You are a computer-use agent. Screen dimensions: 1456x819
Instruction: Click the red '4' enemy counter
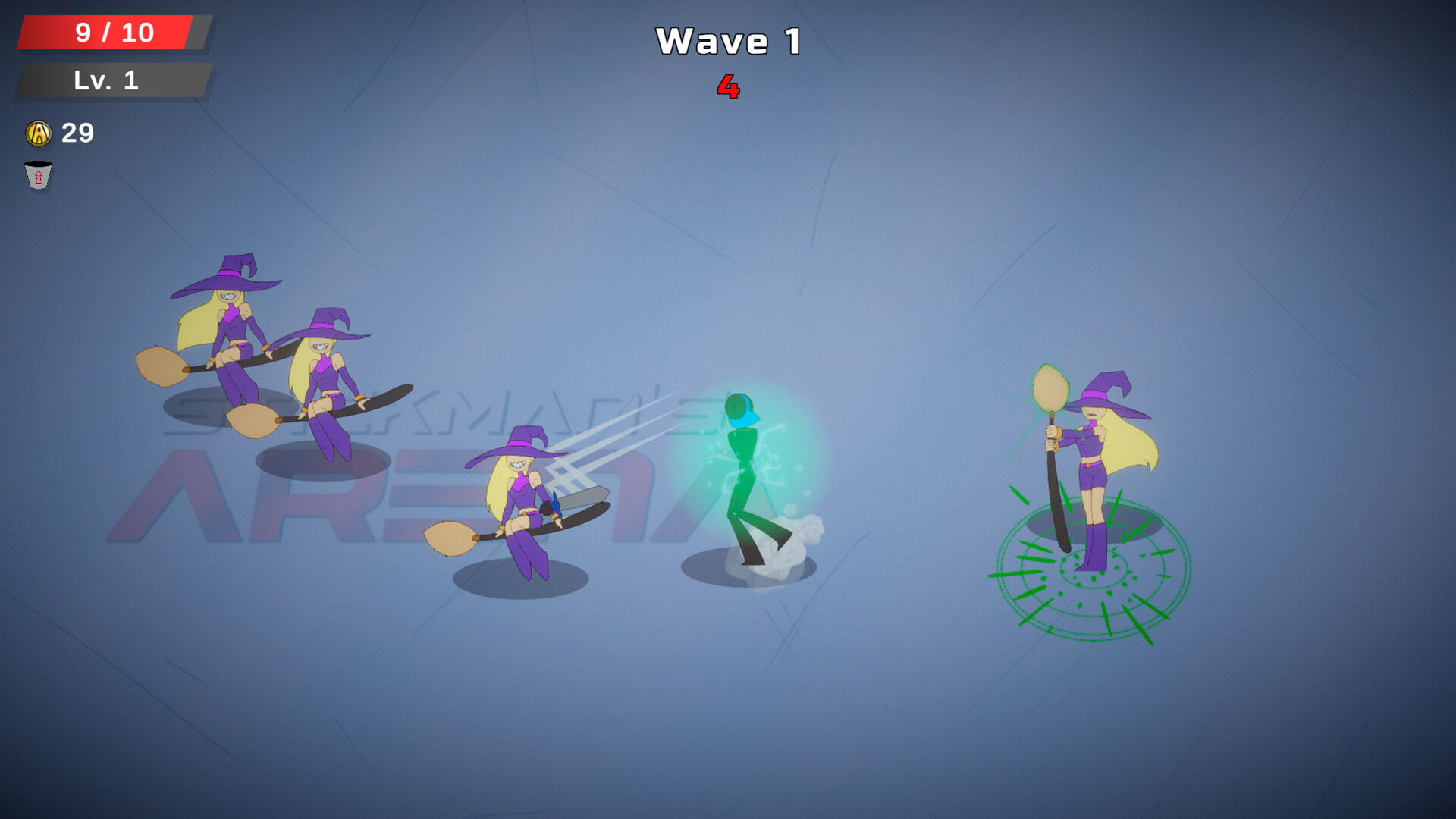tap(729, 87)
